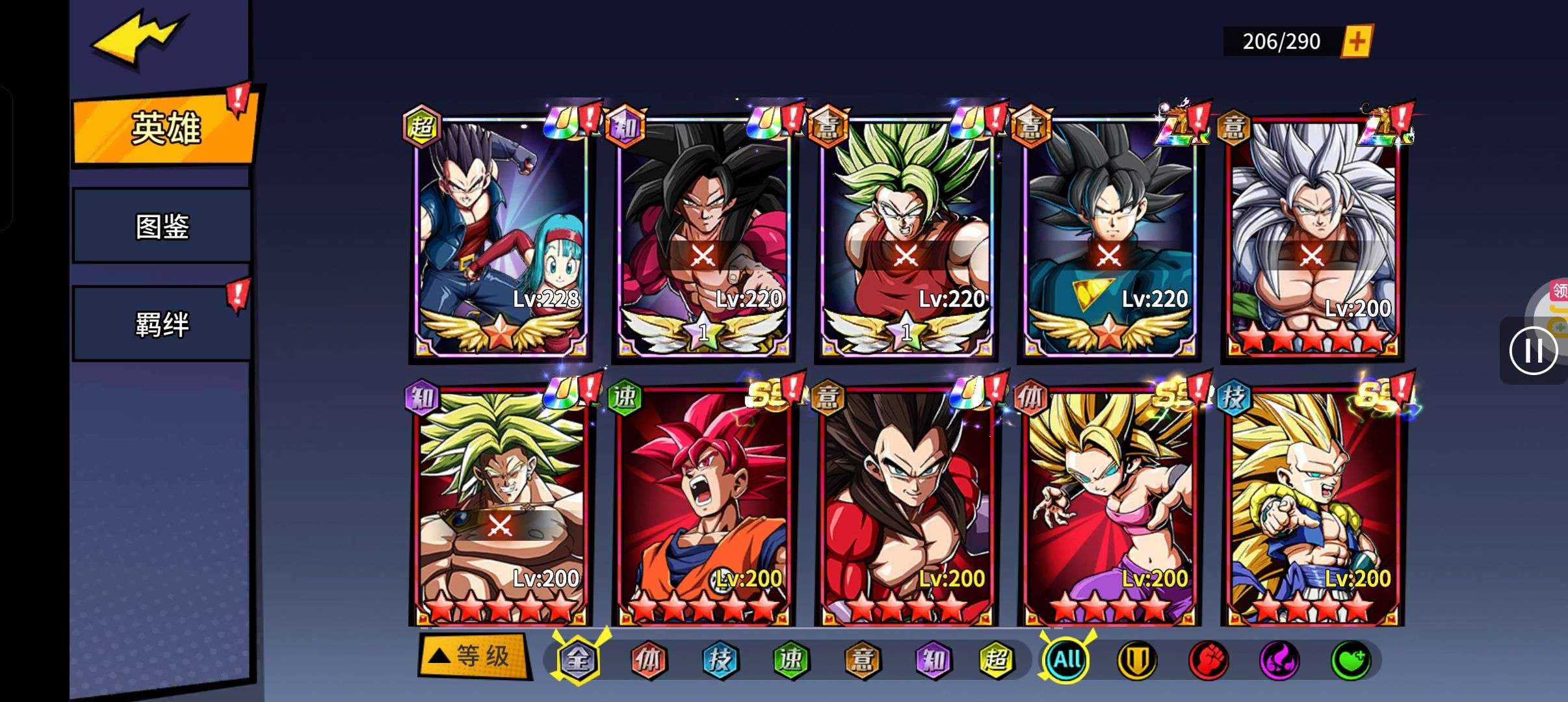
Task: Toggle the 等级 level sort button
Action: (474, 656)
